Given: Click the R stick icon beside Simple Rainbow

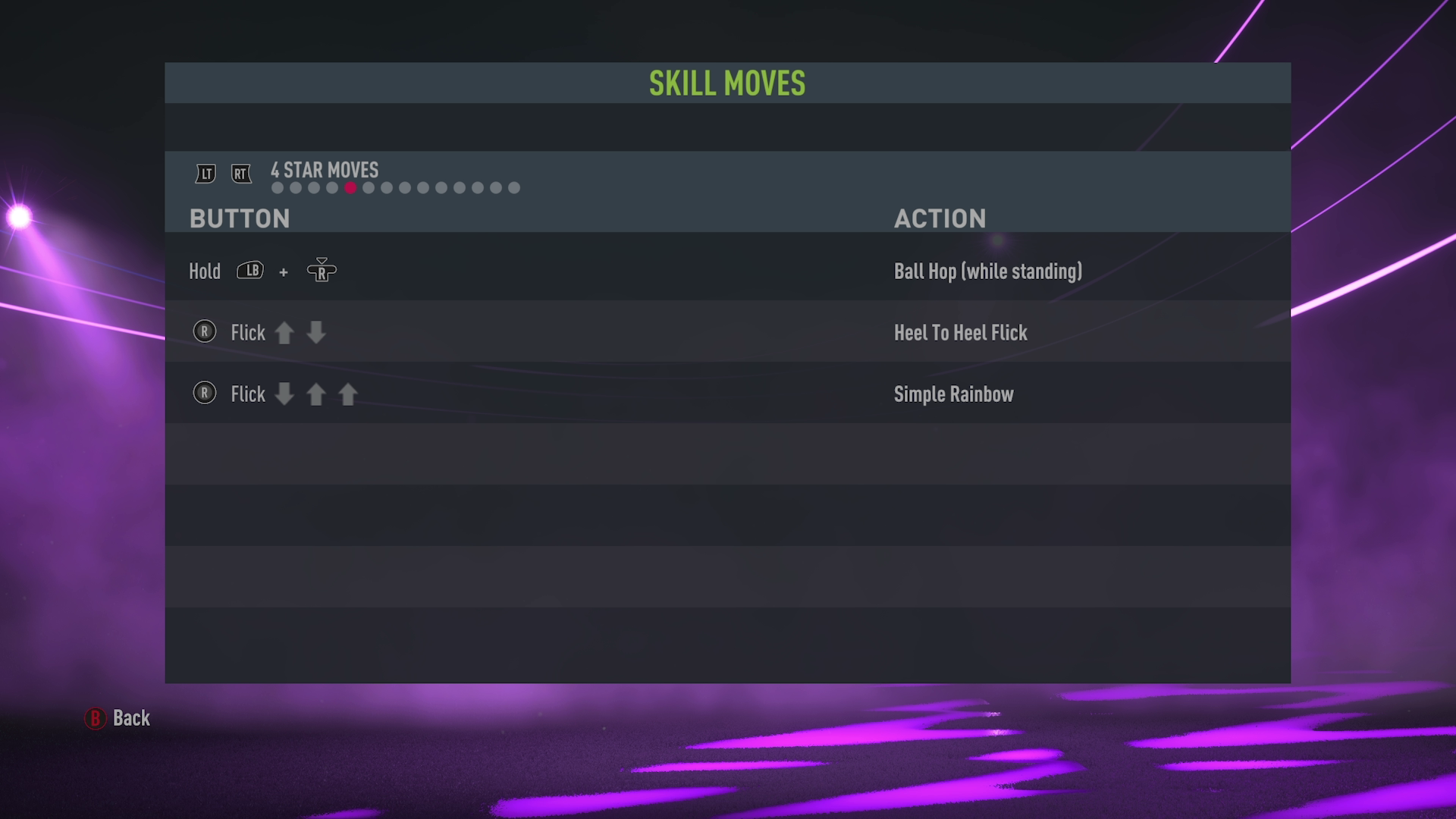Looking at the screenshot, I should [204, 394].
